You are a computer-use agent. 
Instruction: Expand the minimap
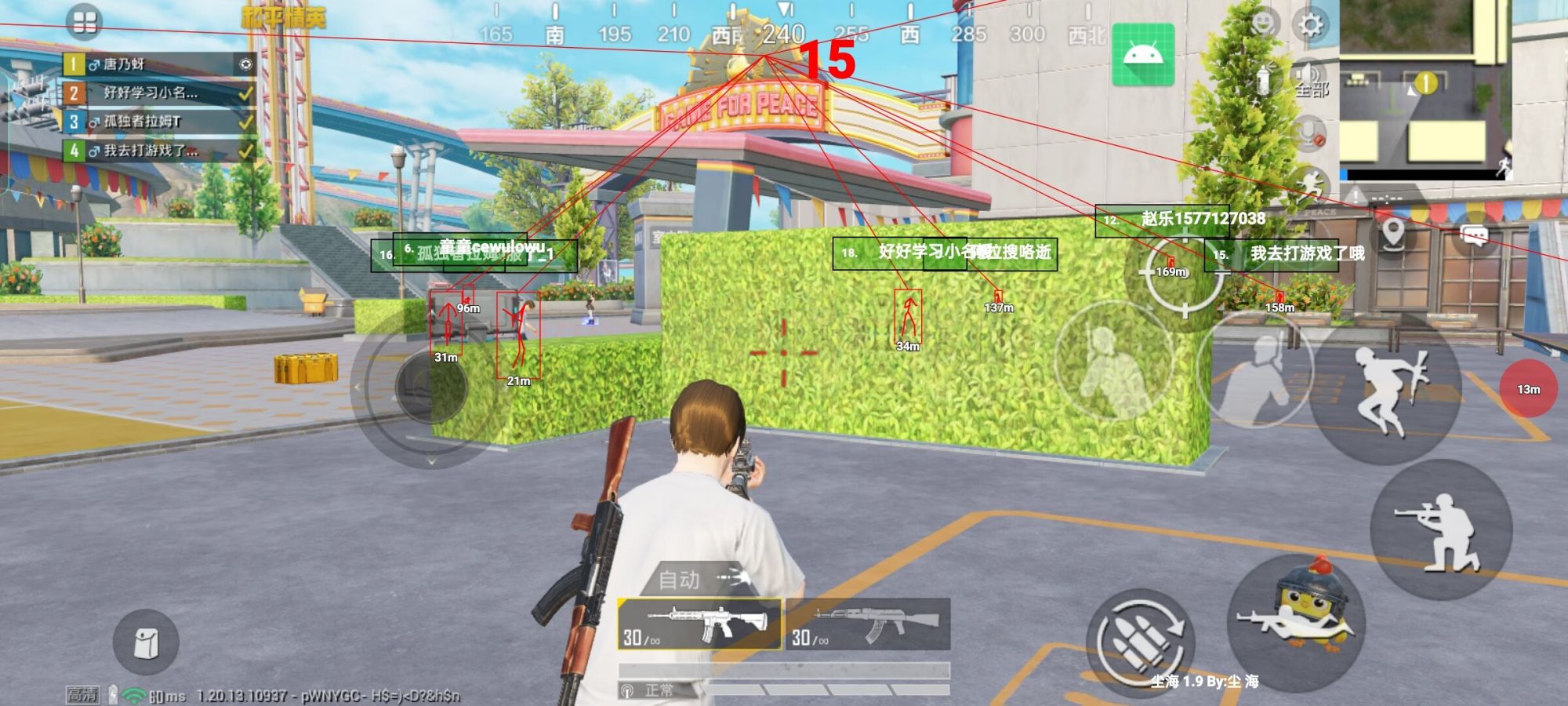[x=1424, y=86]
